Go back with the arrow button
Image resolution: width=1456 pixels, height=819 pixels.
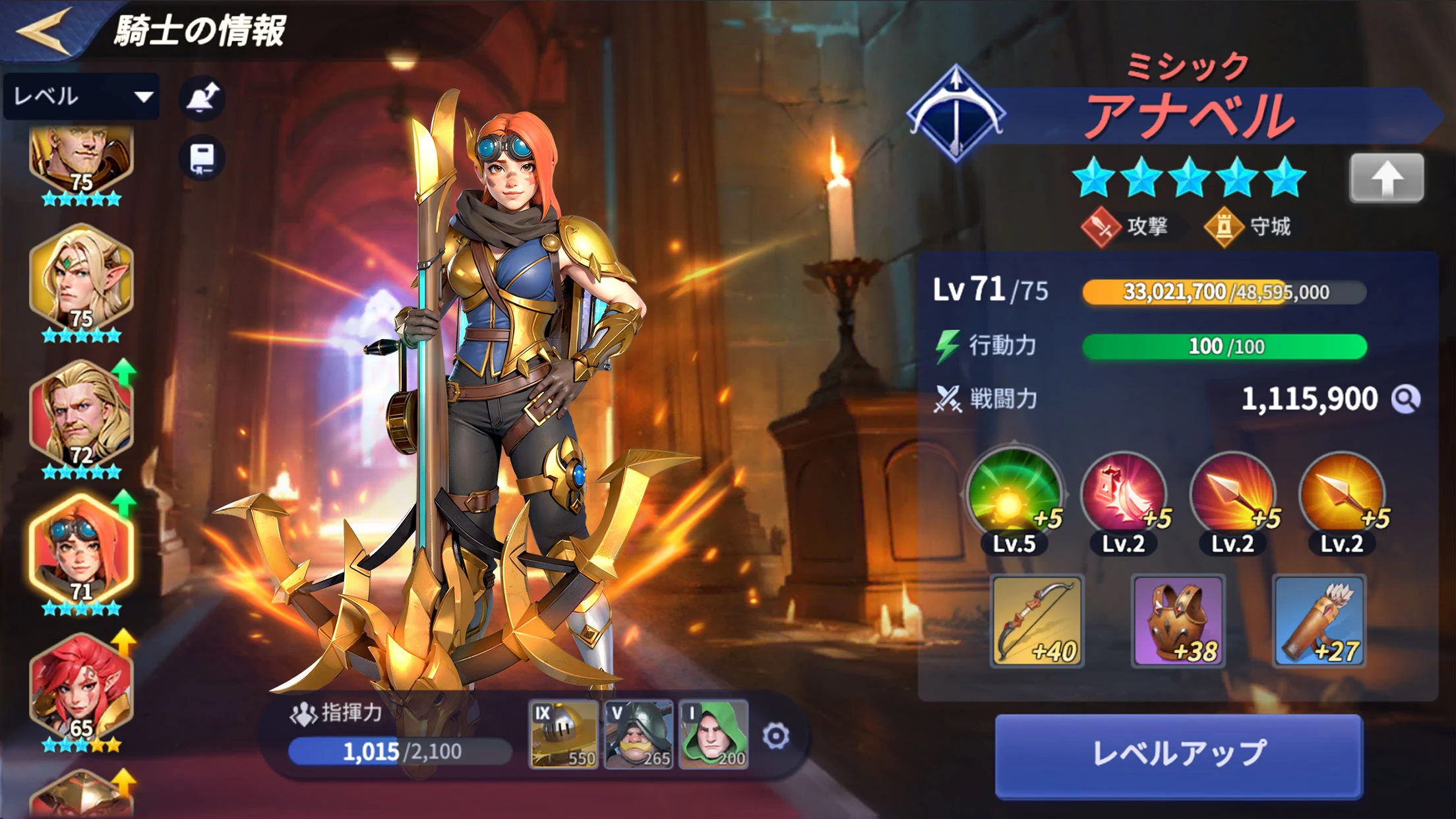pos(44,30)
